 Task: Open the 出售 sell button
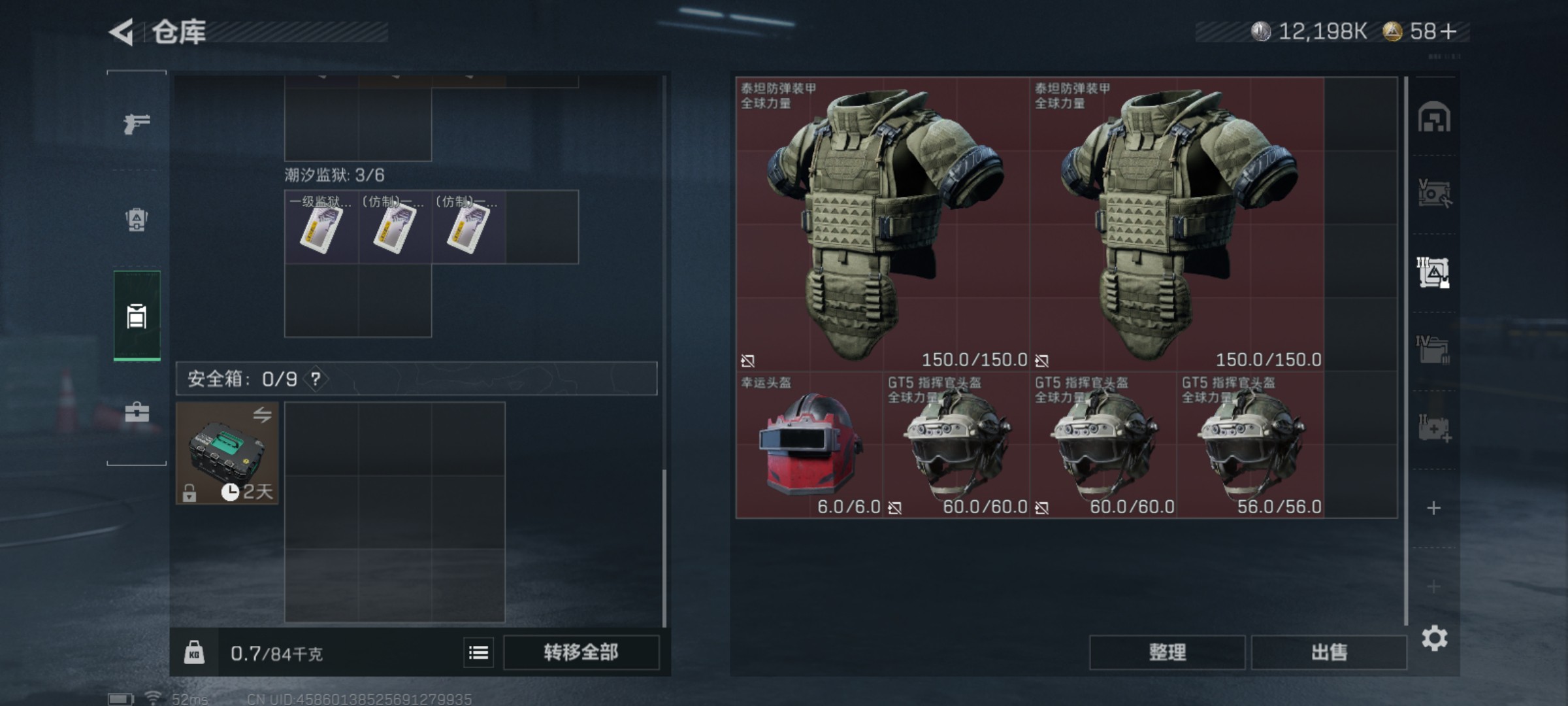[1329, 652]
